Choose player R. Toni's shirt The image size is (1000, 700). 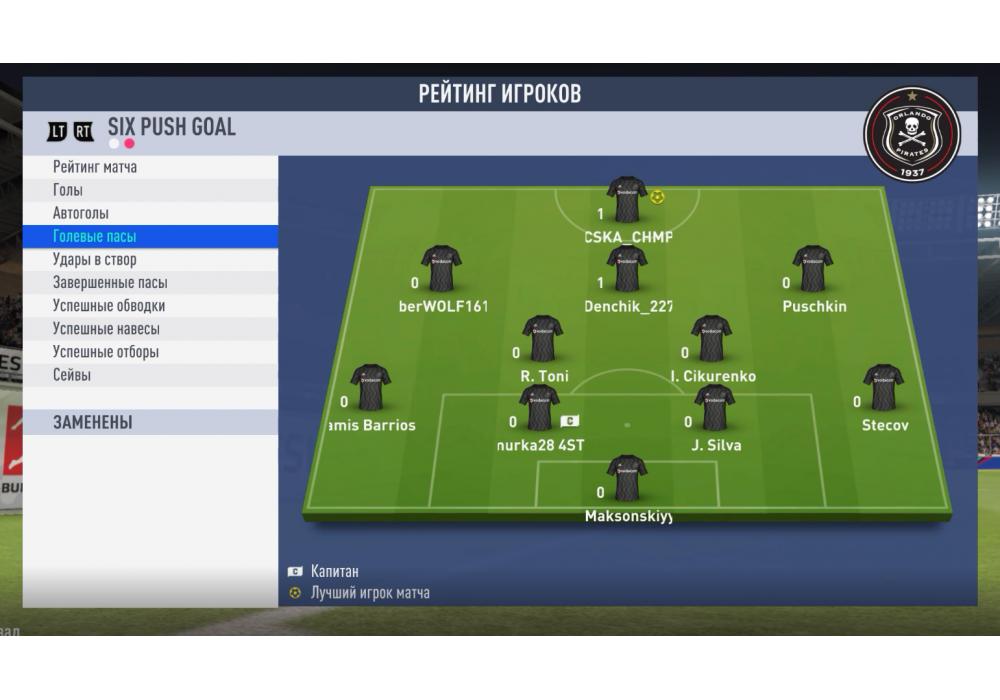(x=543, y=339)
